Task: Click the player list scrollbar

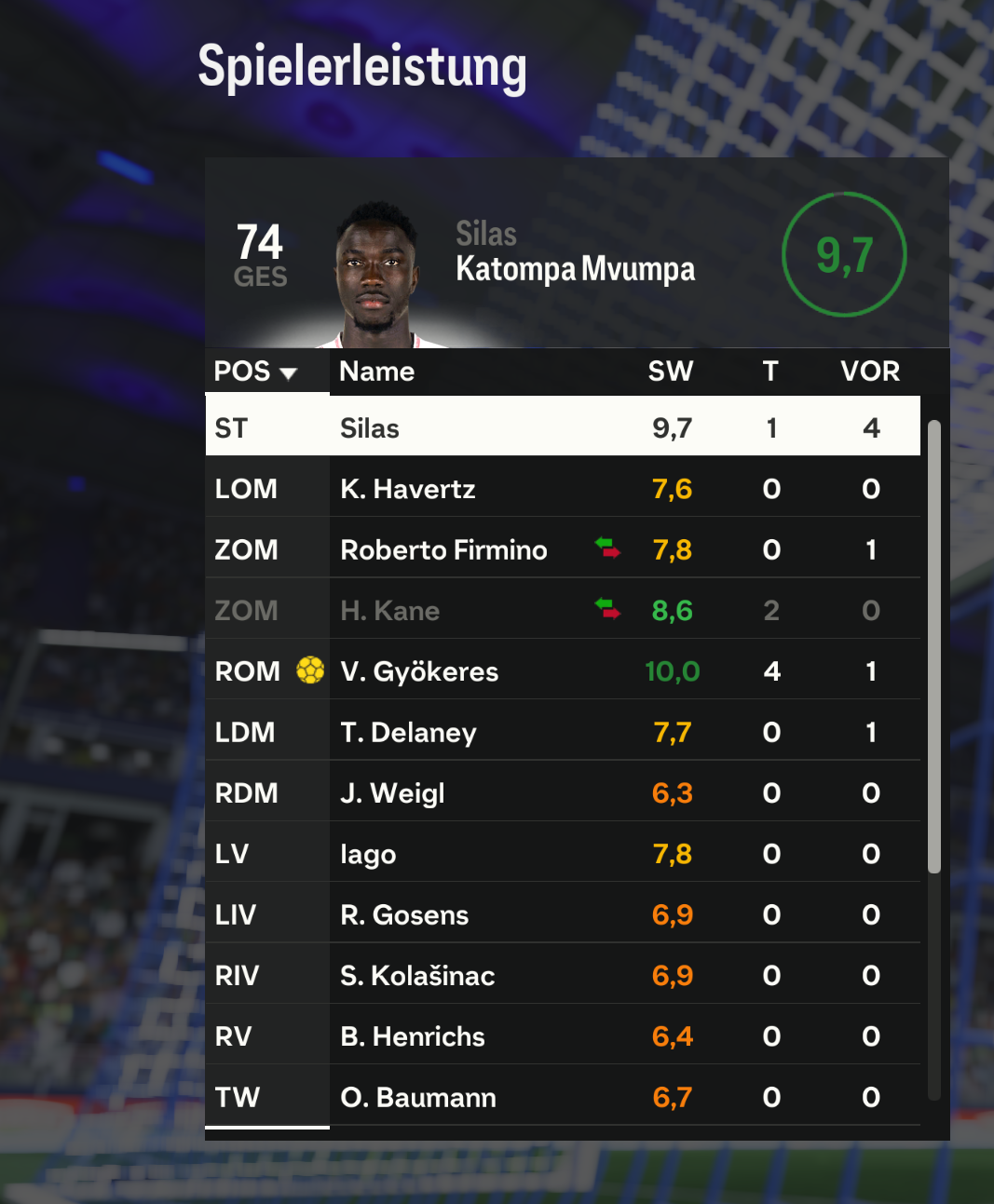Action: tap(933, 647)
